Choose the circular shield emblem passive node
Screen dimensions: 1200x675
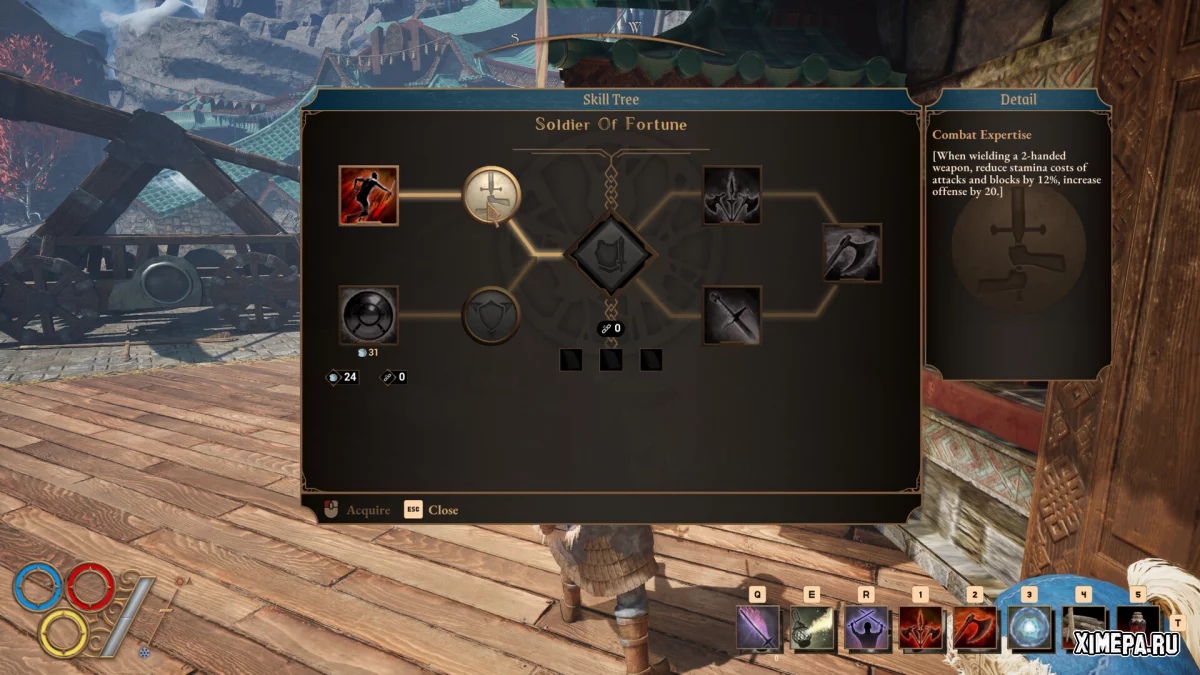(x=491, y=316)
